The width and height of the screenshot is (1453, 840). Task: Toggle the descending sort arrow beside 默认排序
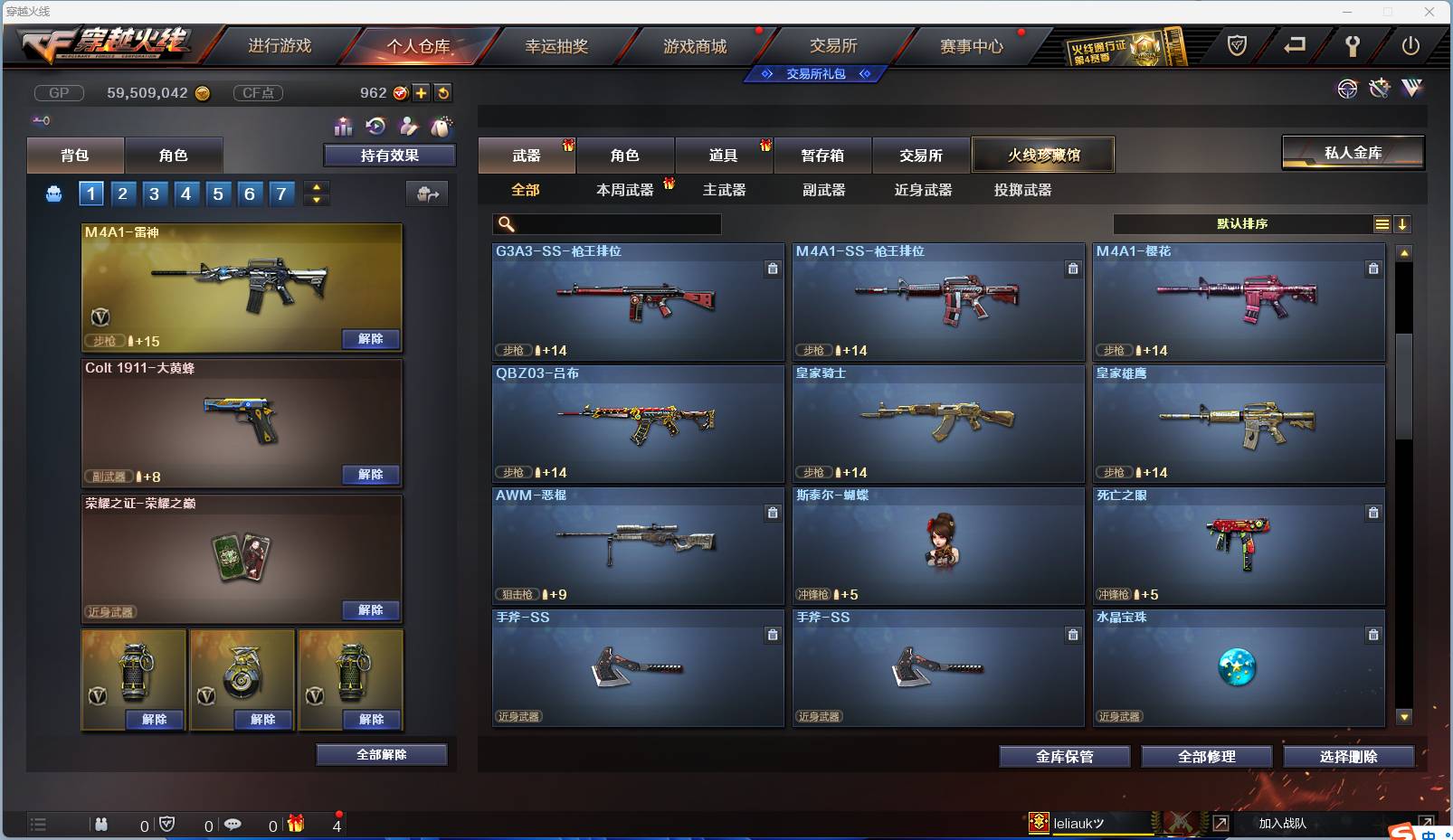[1403, 223]
